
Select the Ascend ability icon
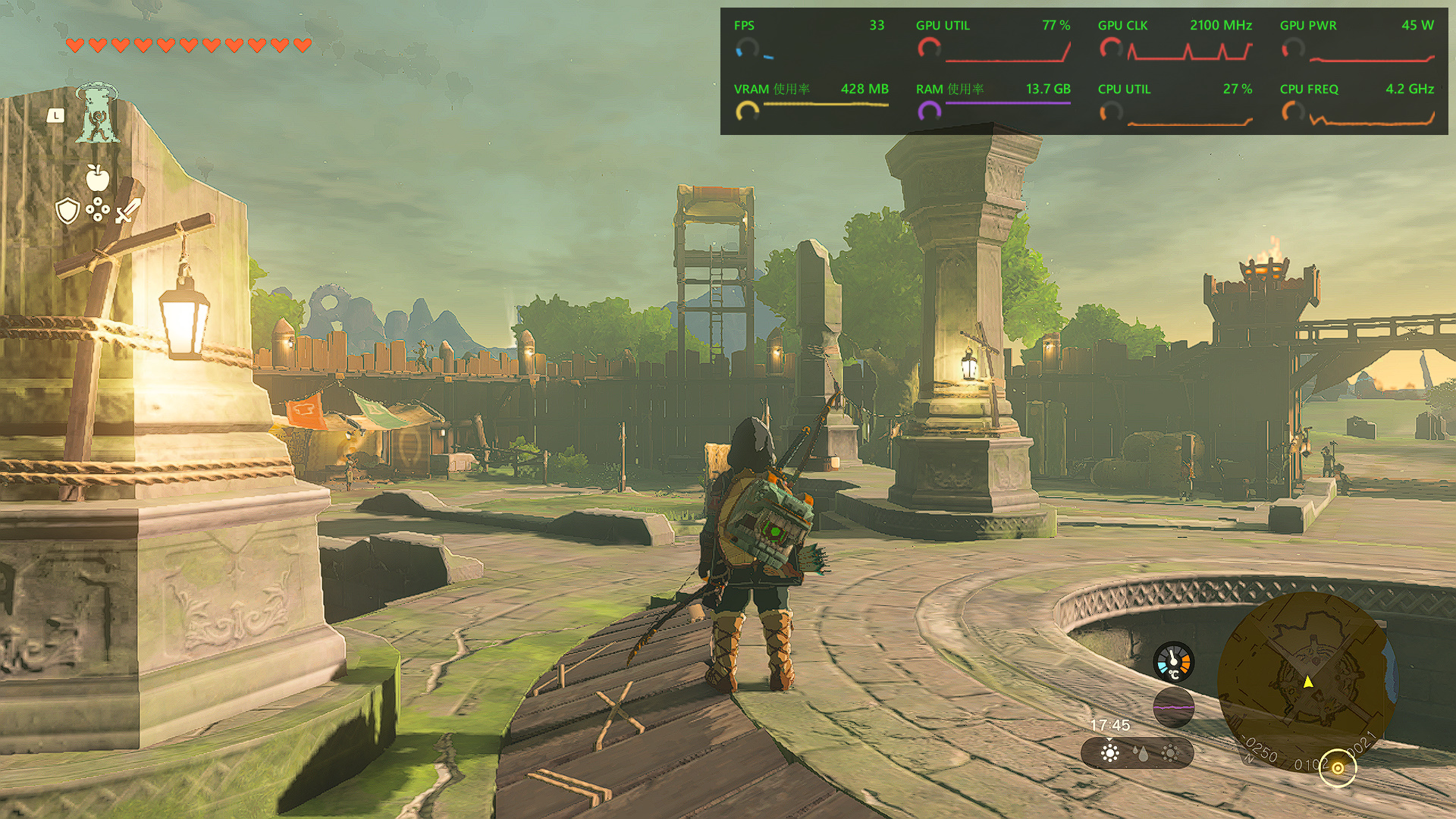point(97,114)
